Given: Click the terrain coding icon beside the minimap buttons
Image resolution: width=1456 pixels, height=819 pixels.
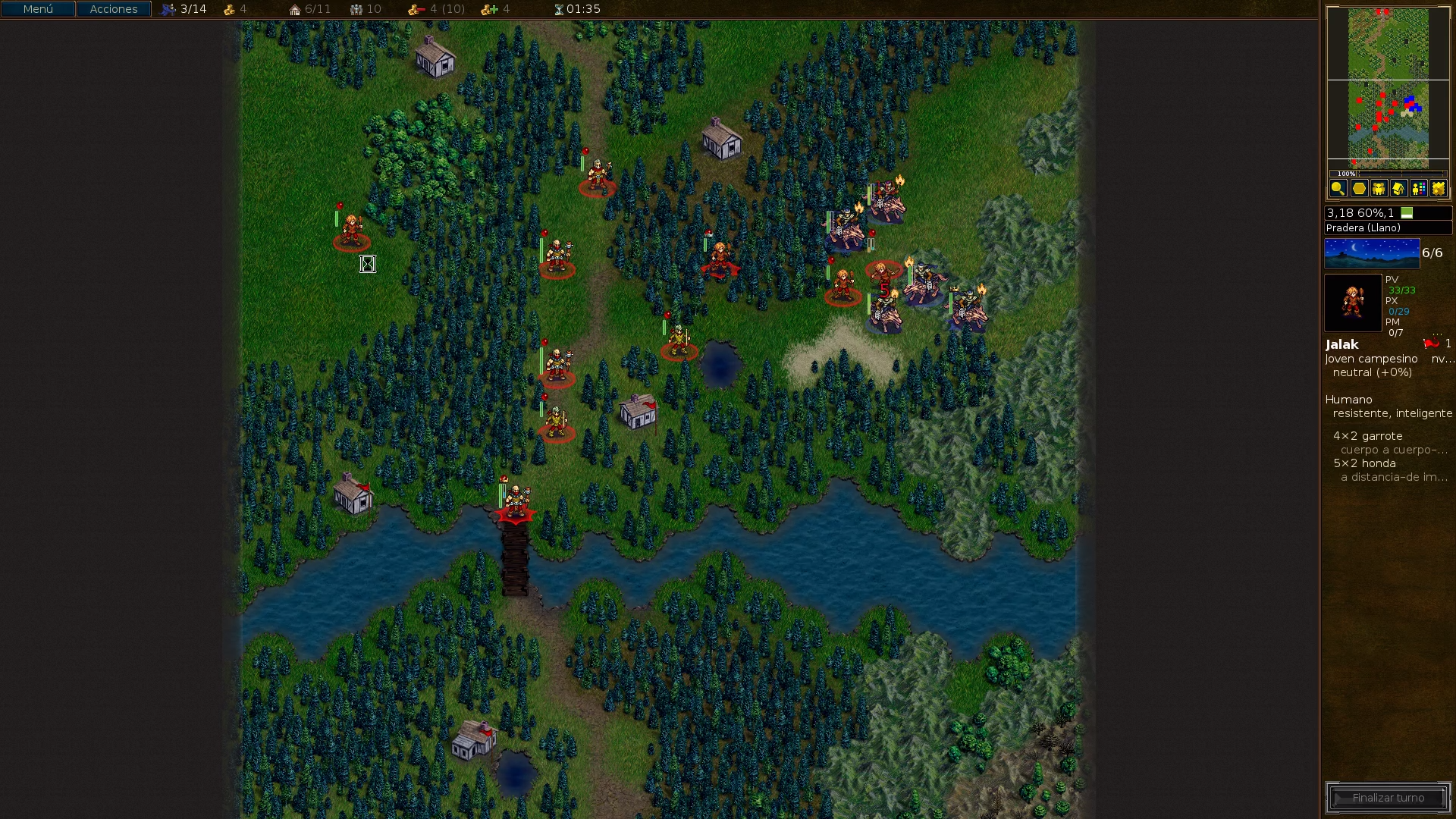Looking at the screenshot, I should click(x=1437, y=188).
